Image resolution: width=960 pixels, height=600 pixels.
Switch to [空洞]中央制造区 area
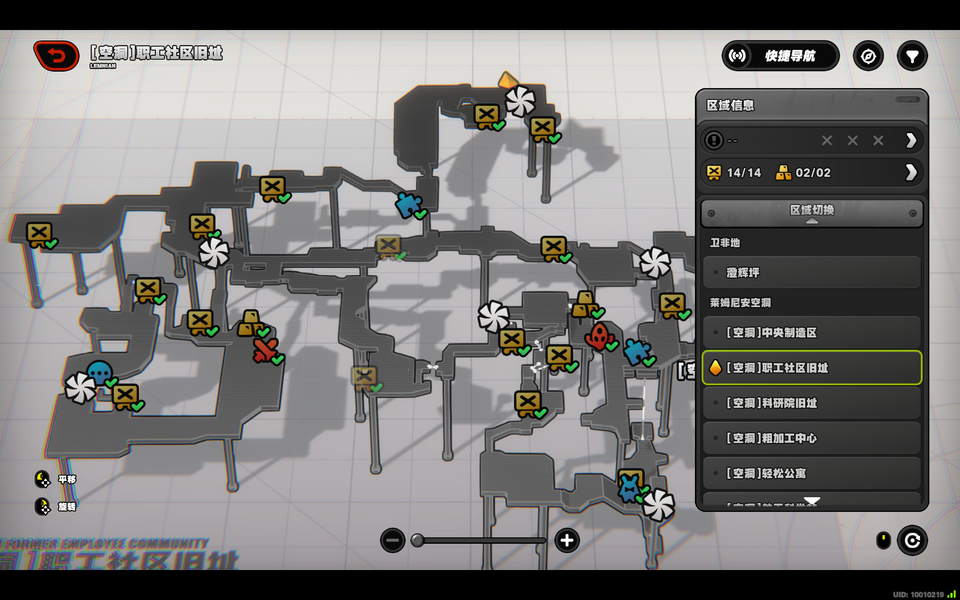[811, 332]
